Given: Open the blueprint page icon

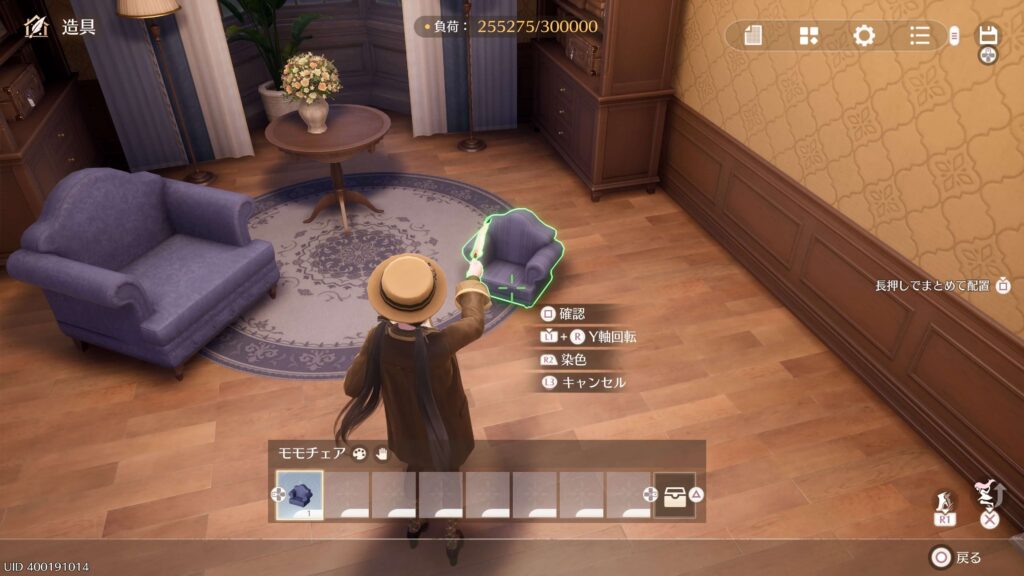Looking at the screenshot, I should click(753, 36).
